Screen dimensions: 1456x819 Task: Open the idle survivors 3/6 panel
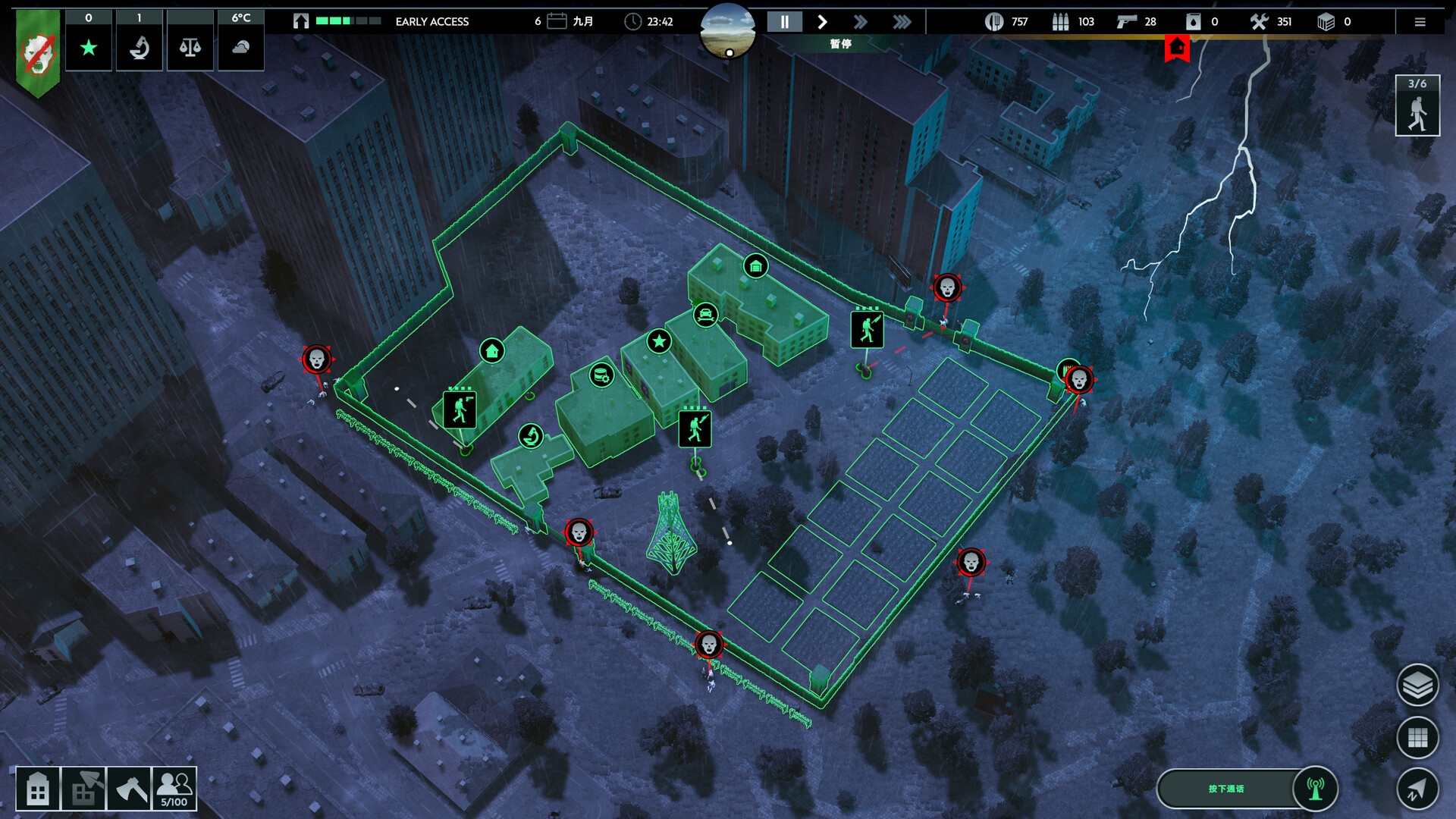[1417, 106]
